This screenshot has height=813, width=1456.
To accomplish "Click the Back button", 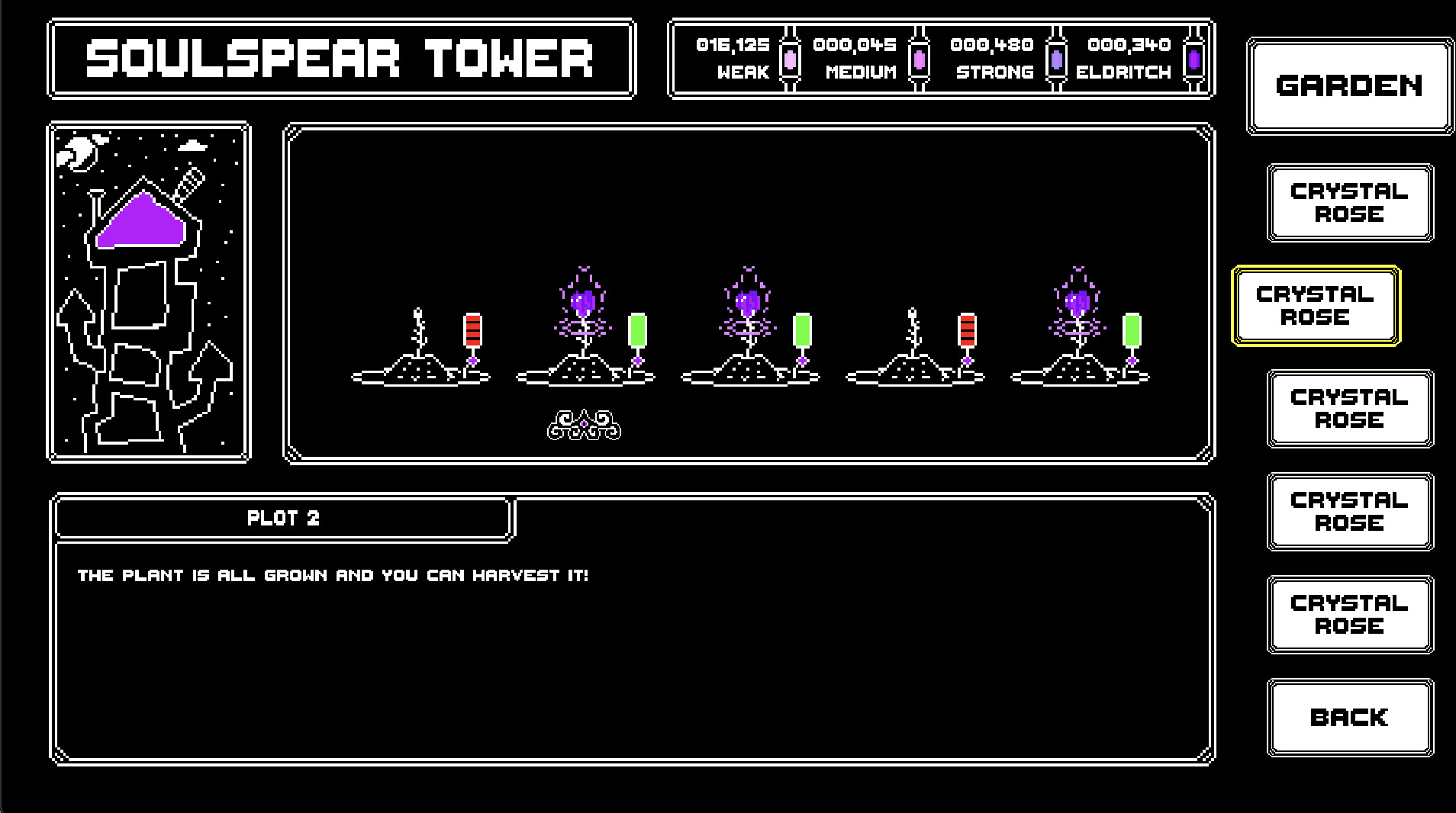I will [1349, 717].
